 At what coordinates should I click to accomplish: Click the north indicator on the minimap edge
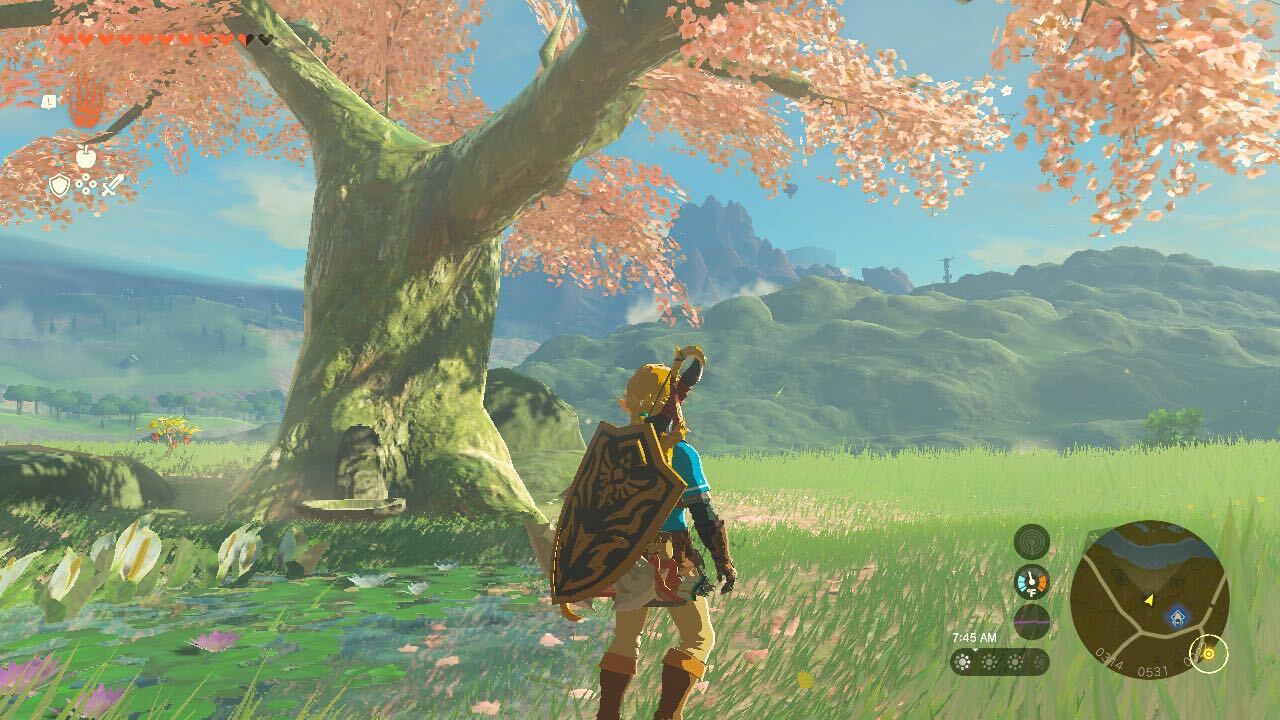click(x=1092, y=536)
